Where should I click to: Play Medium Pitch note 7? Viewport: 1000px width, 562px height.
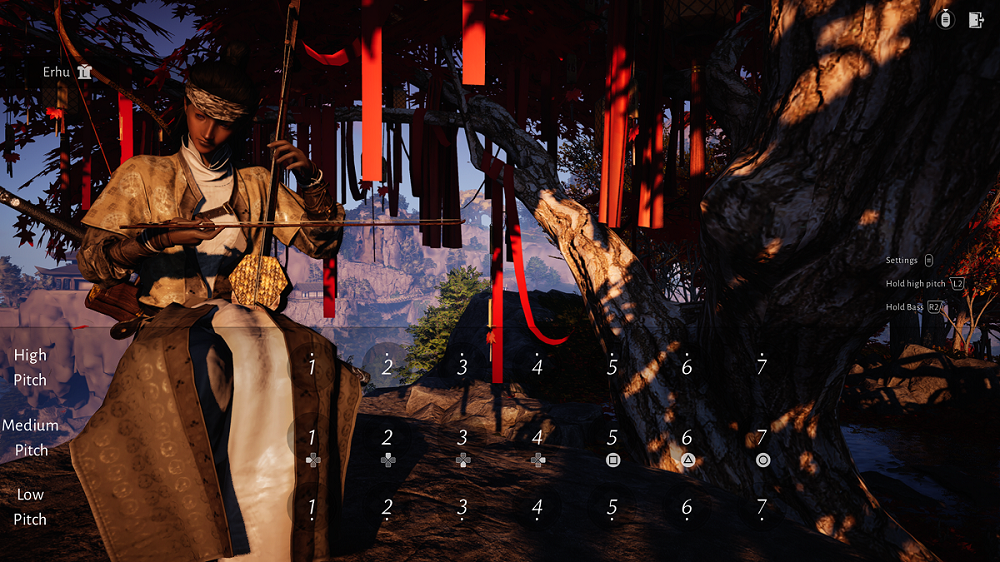click(762, 438)
